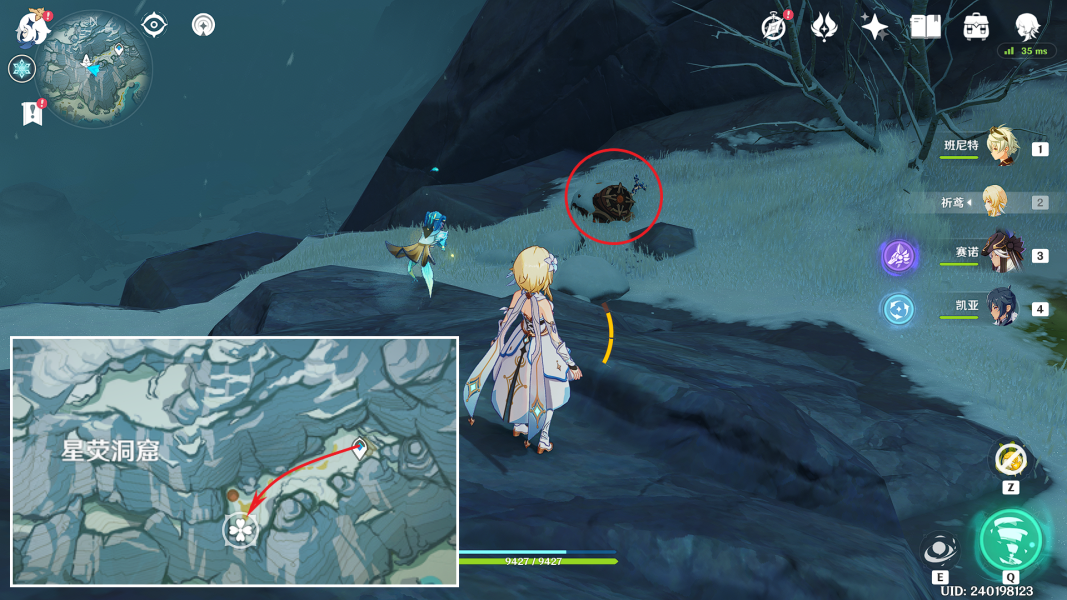Open the backpack inventory
This screenshot has height=600, width=1067.
pyautogui.click(x=976, y=27)
